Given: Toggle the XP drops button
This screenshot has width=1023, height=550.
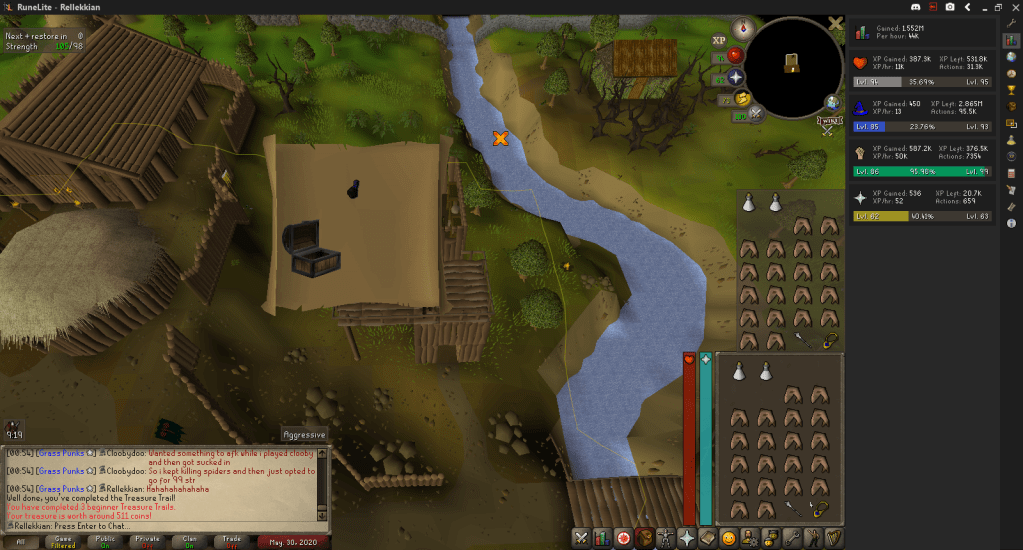Looking at the screenshot, I should (x=718, y=40).
